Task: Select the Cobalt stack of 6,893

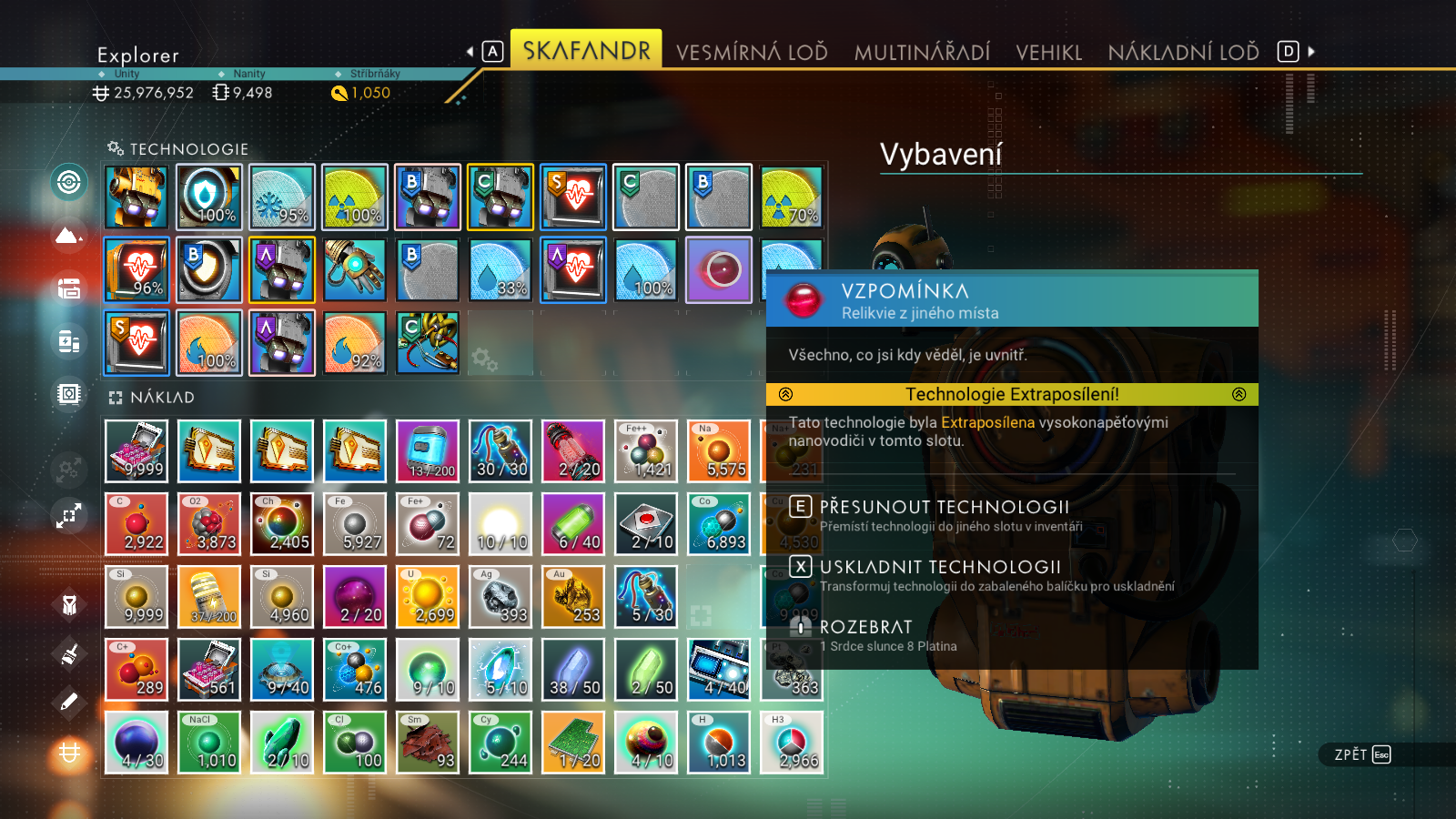Action: [x=719, y=524]
